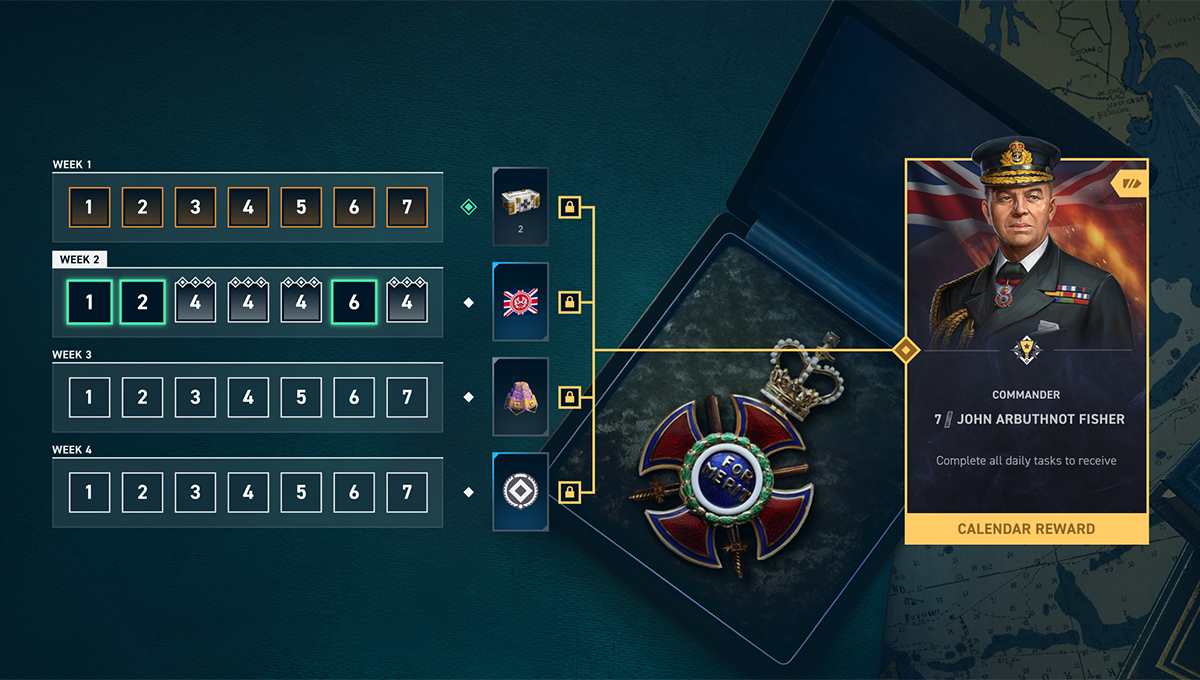Inspect the purple camouflage reward for Week 3
1200x680 pixels.
pos(521,397)
